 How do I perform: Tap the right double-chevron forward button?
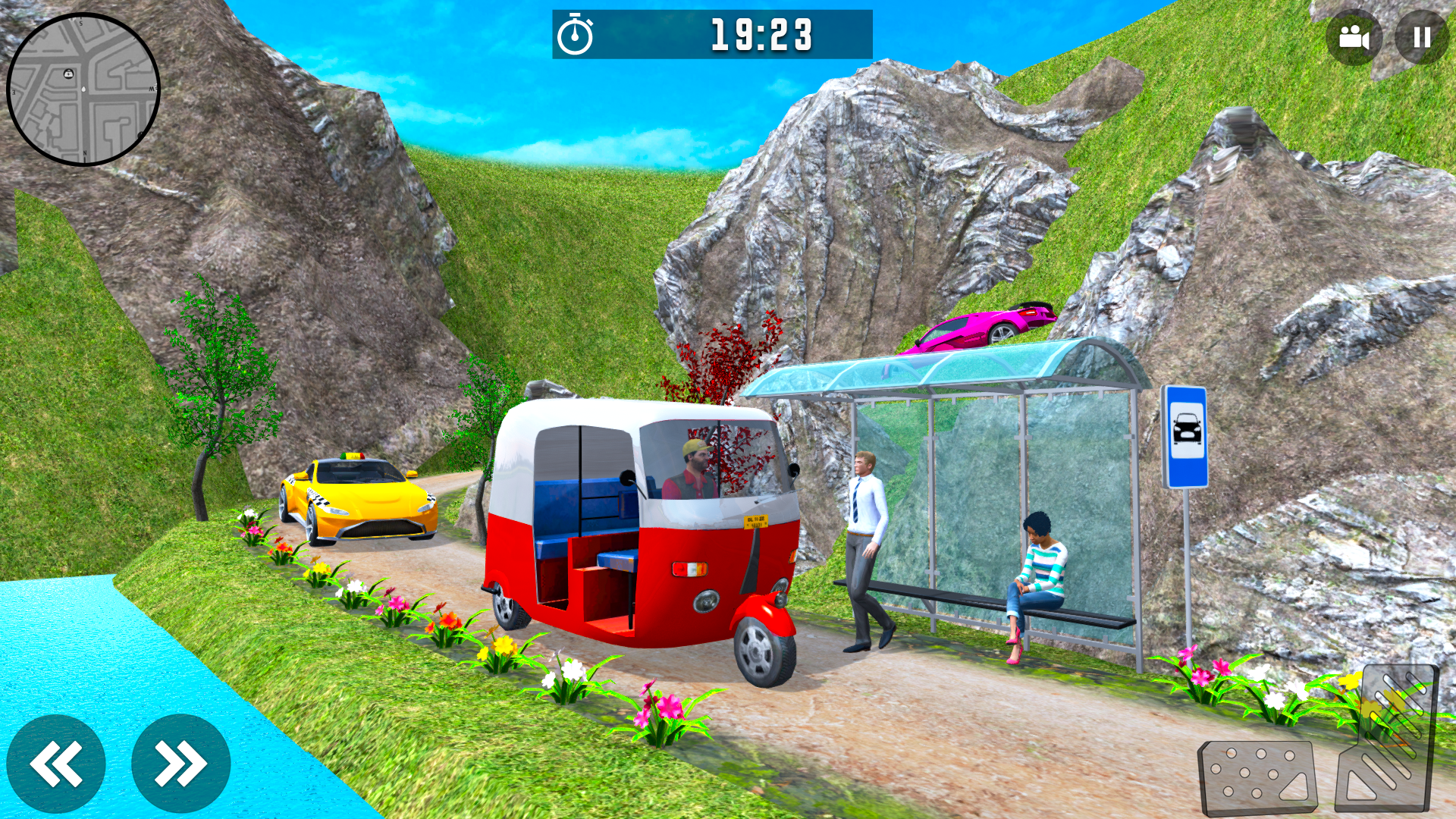pyautogui.click(x=180, y=762)
